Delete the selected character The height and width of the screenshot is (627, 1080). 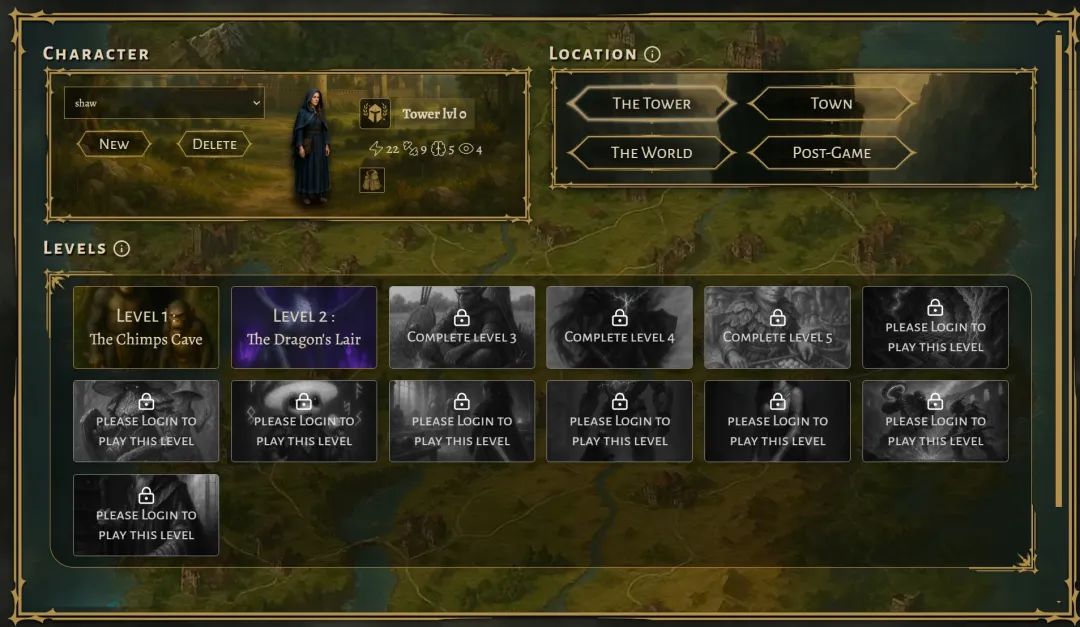214,144
